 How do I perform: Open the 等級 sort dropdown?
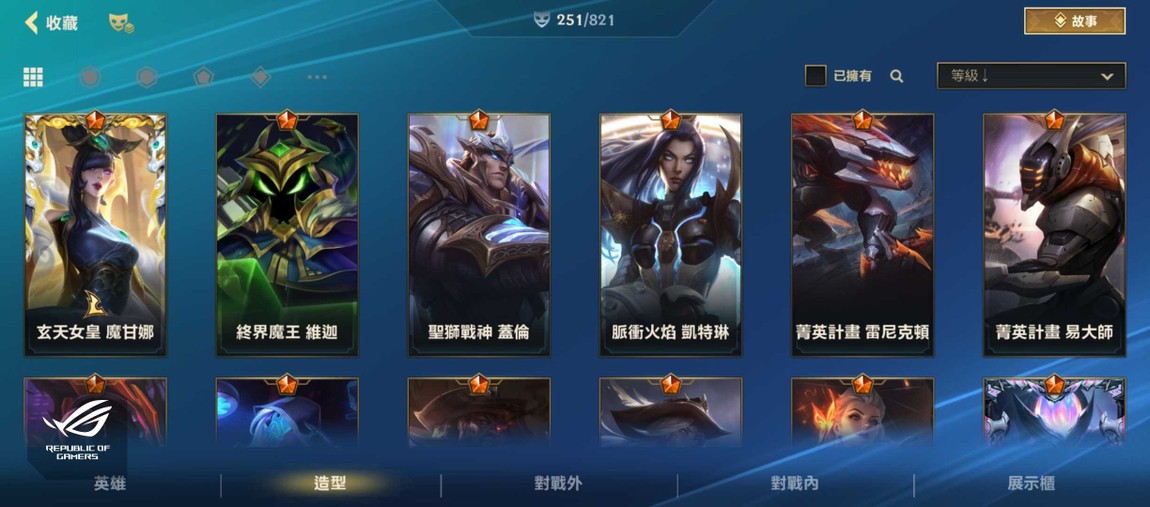click(x=1030, y=76)
